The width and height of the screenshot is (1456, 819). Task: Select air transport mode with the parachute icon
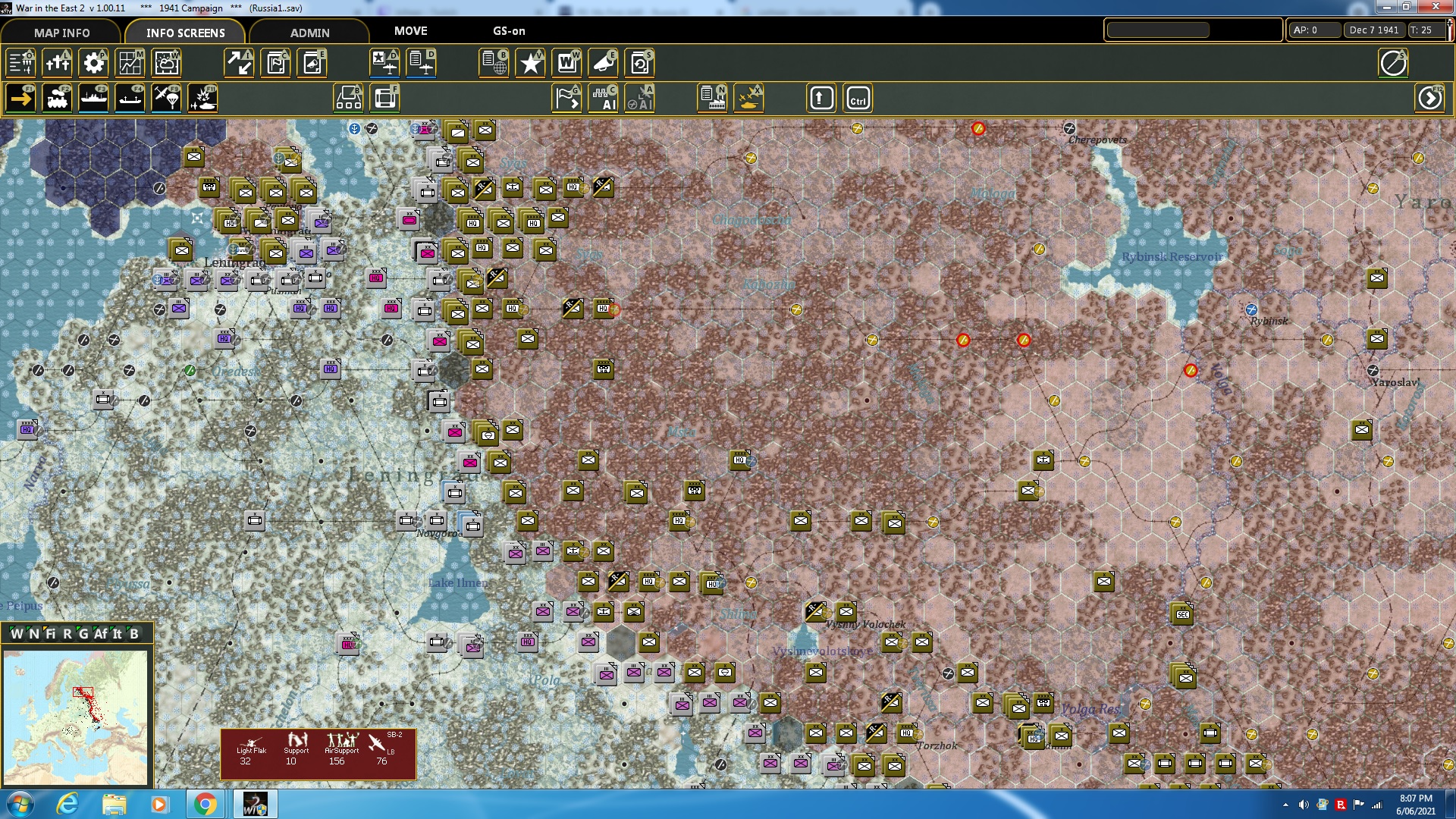pos(166,98)
